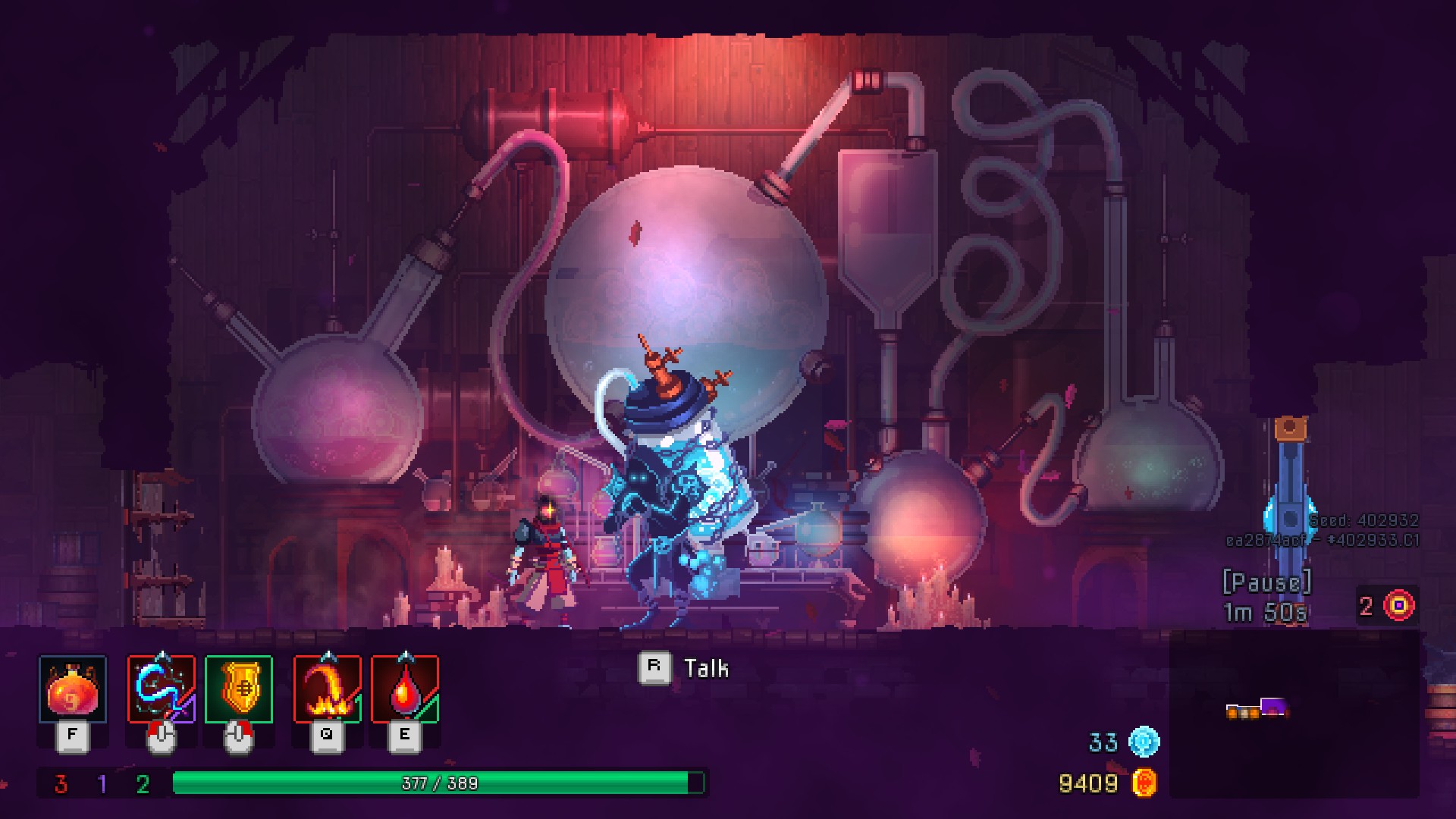Activate the fire skill slot

pyautogui.click(x=328, y=689)
